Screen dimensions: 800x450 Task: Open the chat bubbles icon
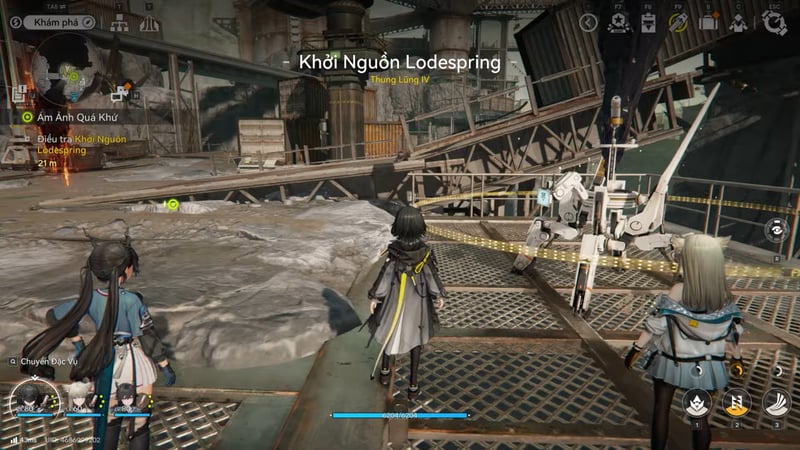(x=118, y=95)
